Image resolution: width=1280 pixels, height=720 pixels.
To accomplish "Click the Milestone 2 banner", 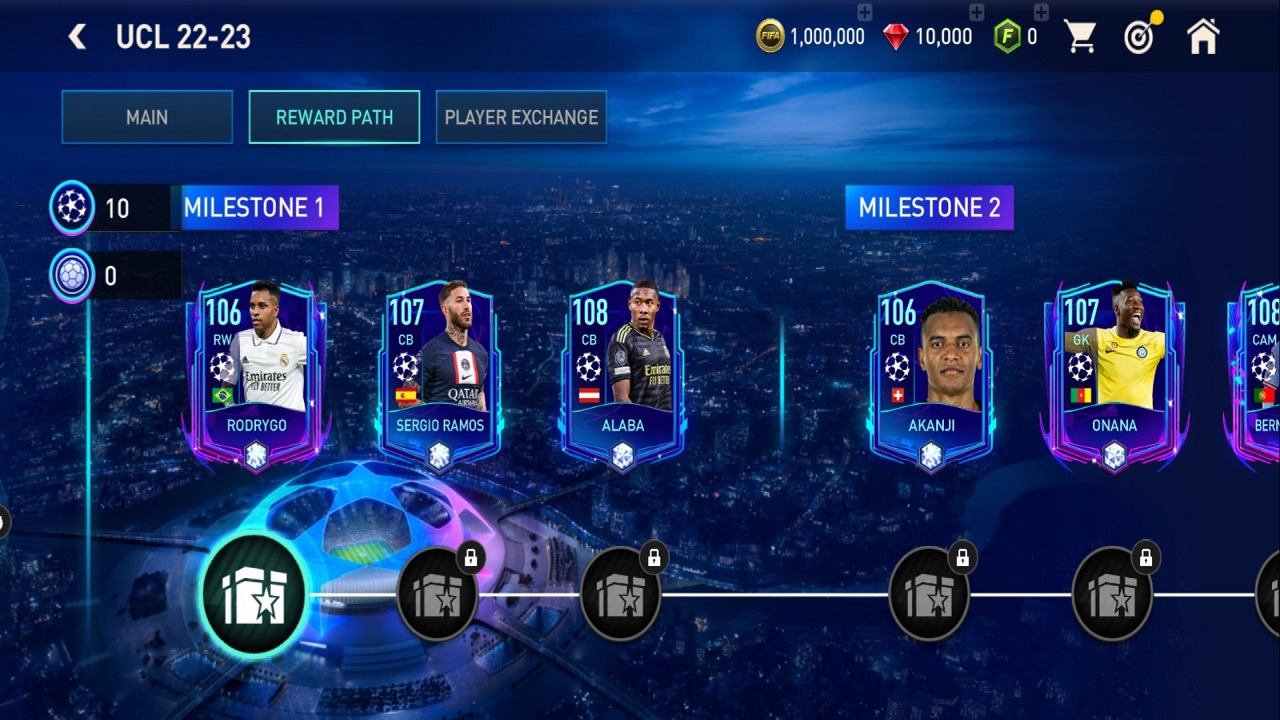I will click(929, 208).
